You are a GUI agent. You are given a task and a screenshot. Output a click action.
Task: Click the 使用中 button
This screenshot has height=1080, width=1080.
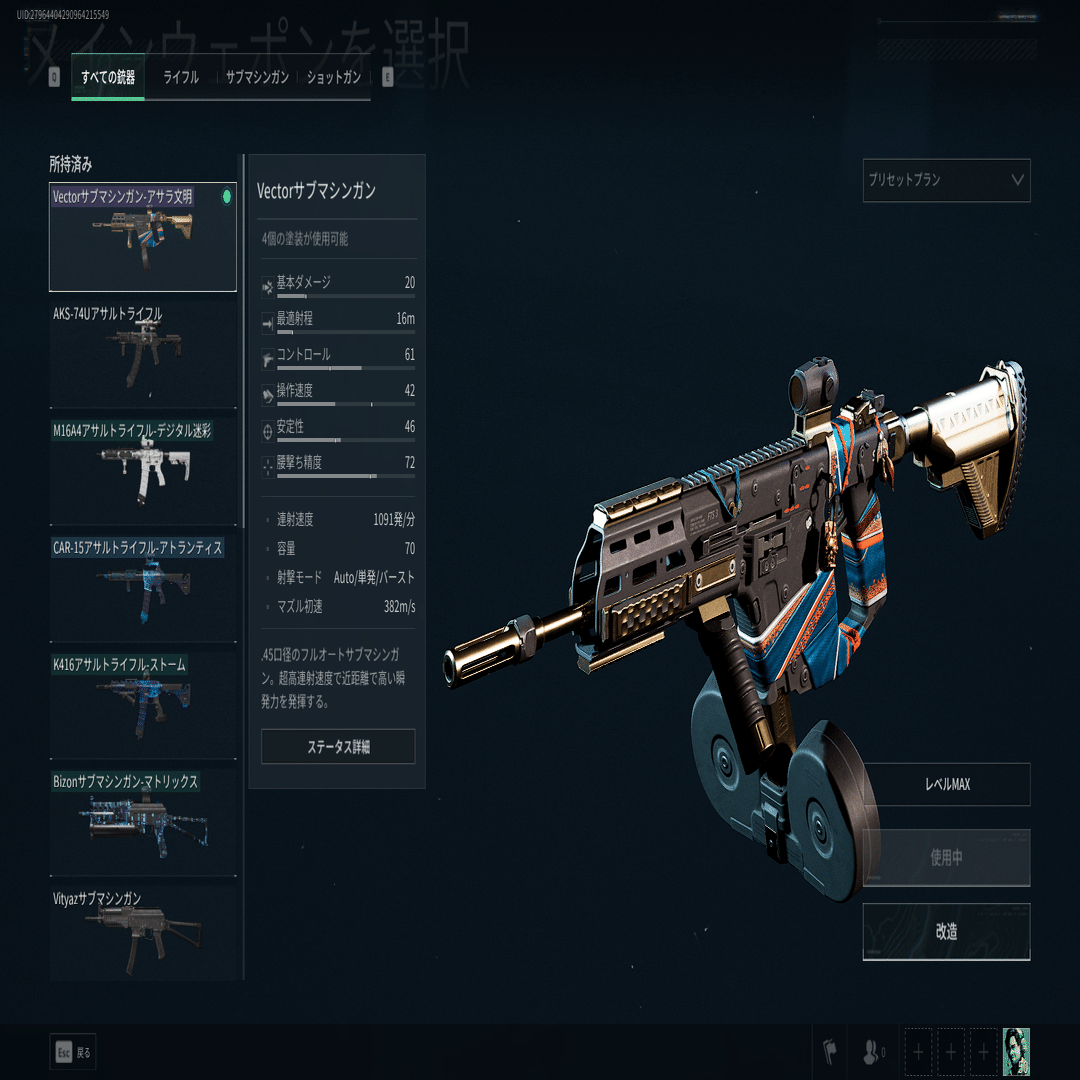[946, 858]
